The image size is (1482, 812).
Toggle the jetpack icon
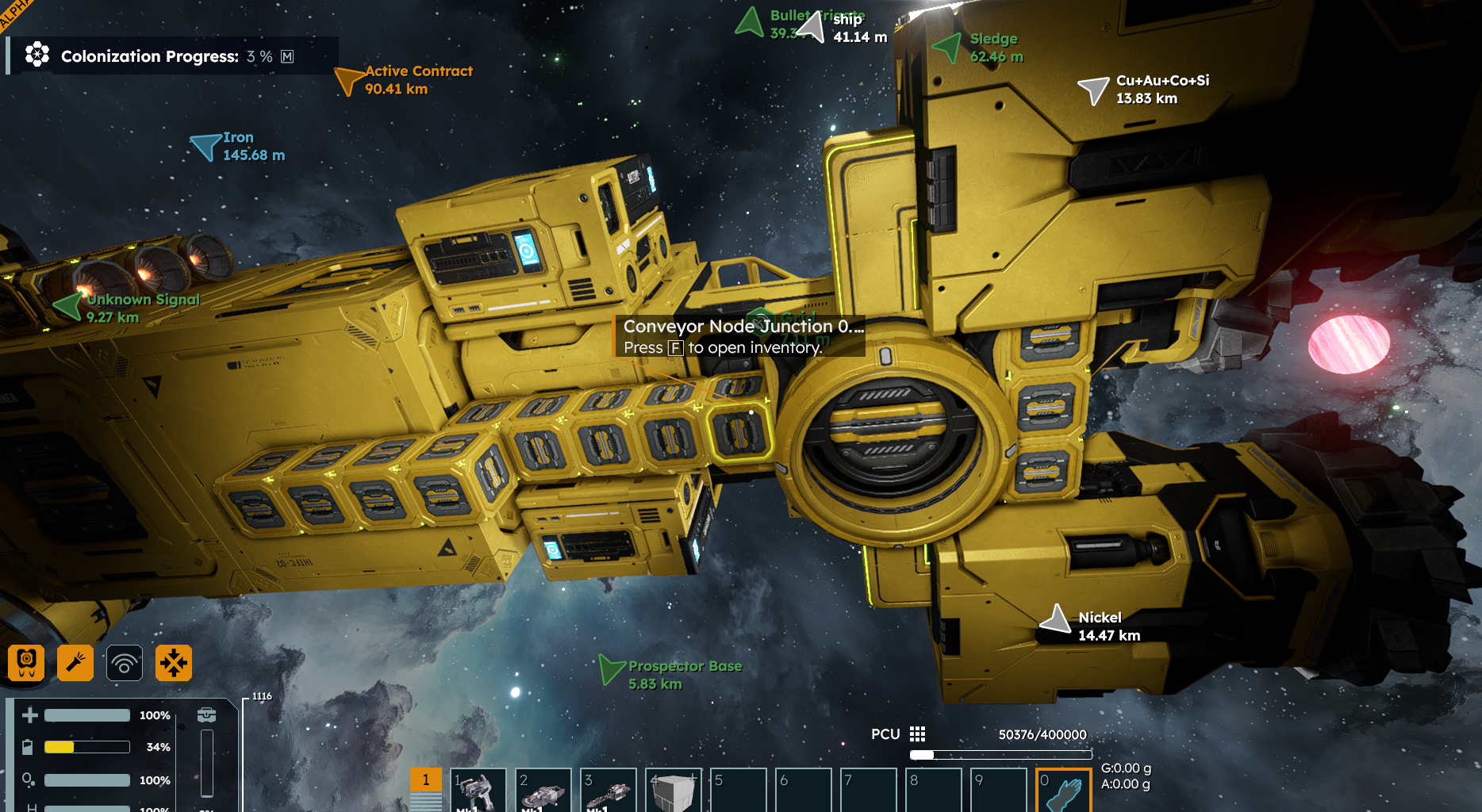coord(26,663)
